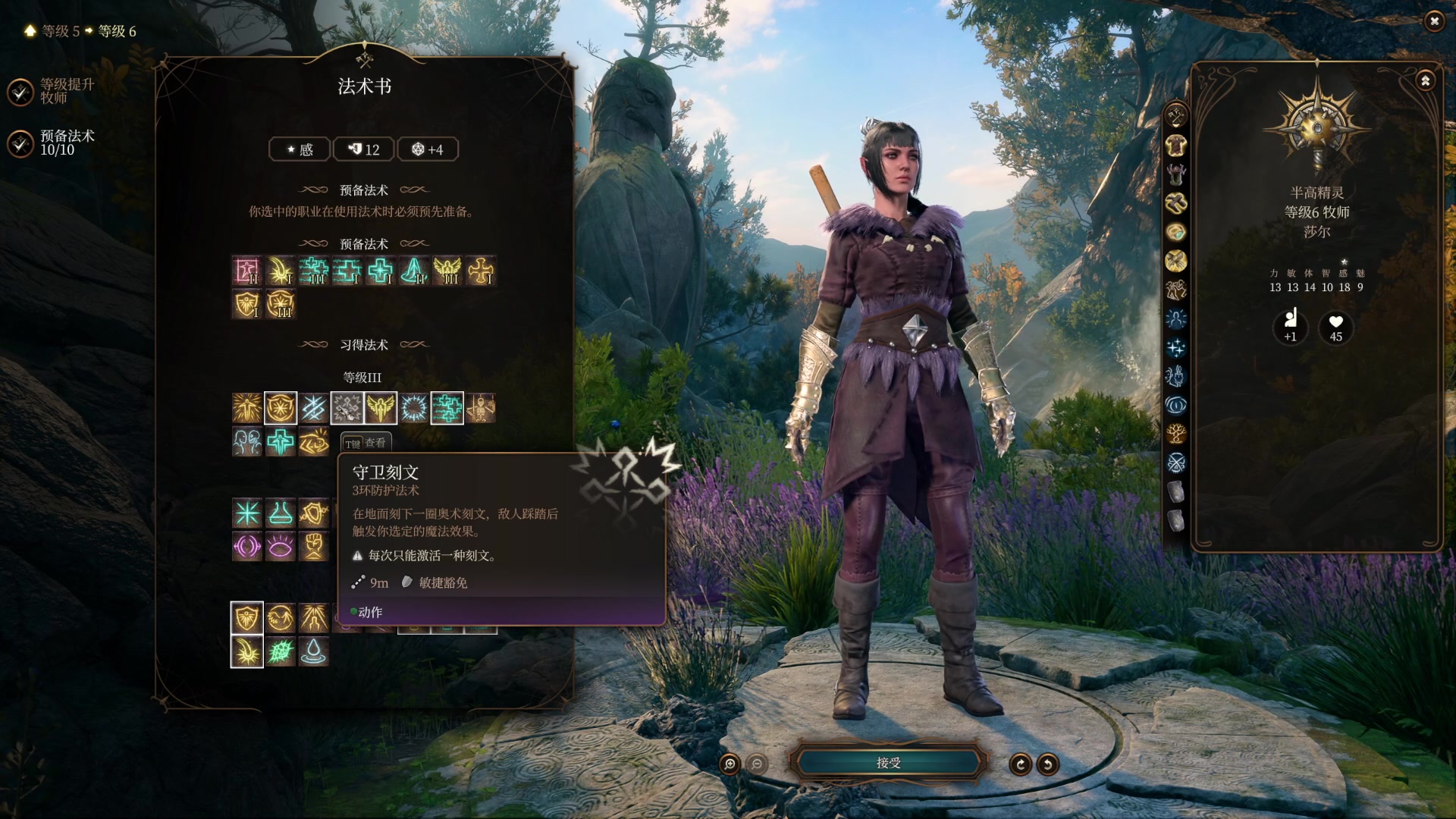Image resolution: width=1456 pixels, height=819 pixels.
Task: Select the flask spell icon
Action: click(281, 513)
